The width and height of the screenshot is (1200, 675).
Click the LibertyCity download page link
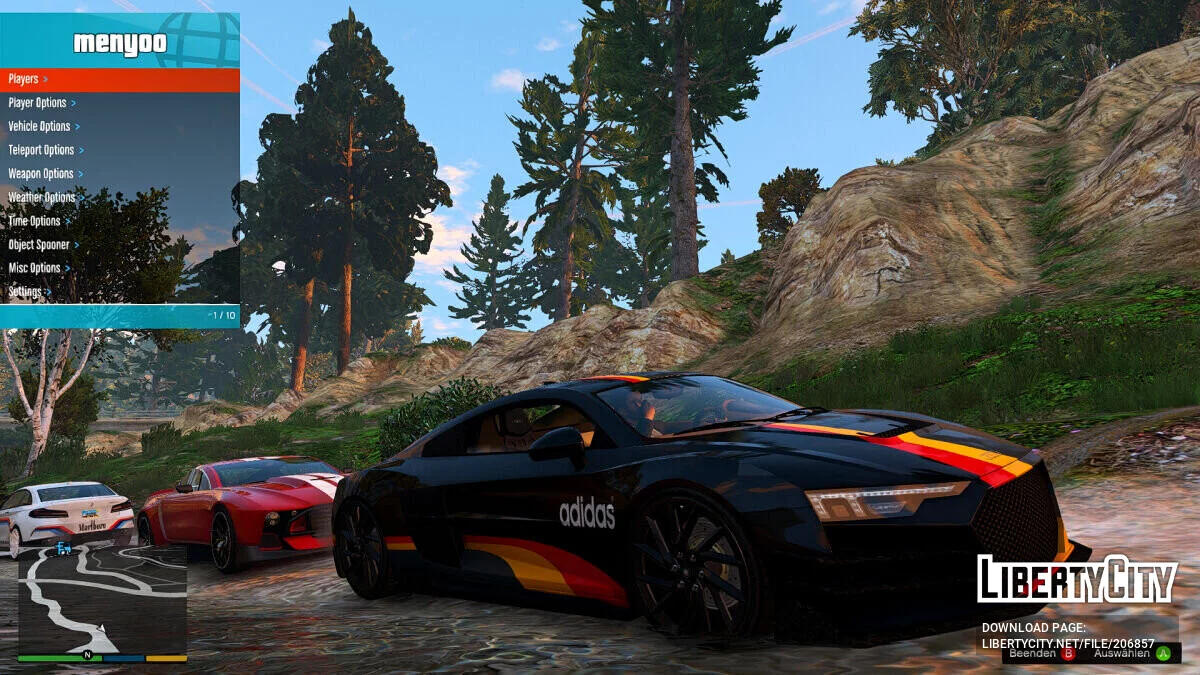coord(1067,644)
